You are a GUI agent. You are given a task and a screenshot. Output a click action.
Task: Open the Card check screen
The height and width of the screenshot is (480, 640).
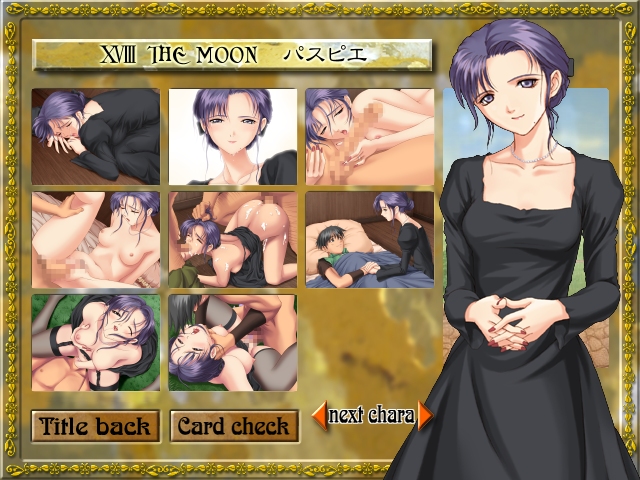234,426
